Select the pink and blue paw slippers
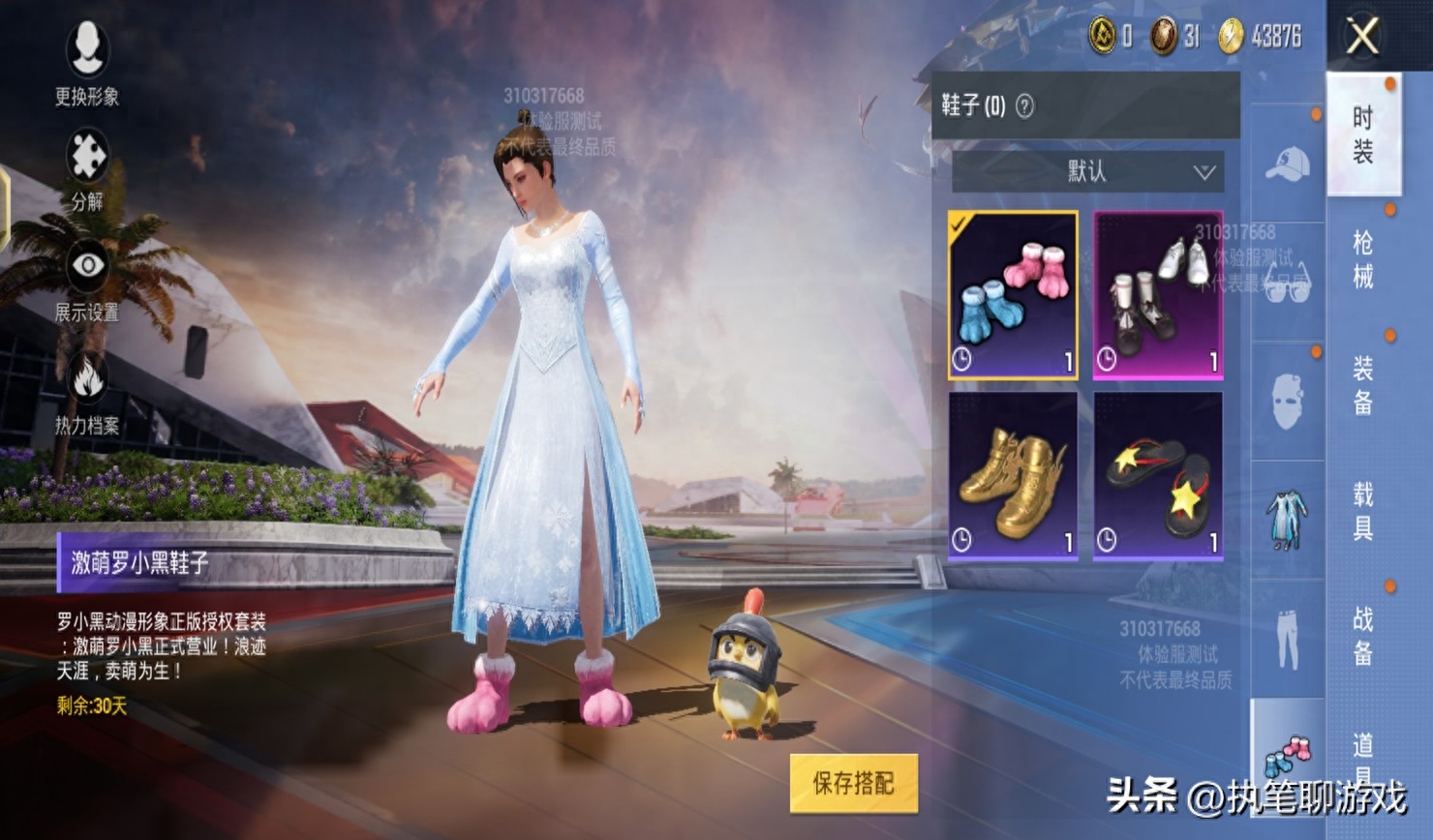 [x=1013, y=295]
